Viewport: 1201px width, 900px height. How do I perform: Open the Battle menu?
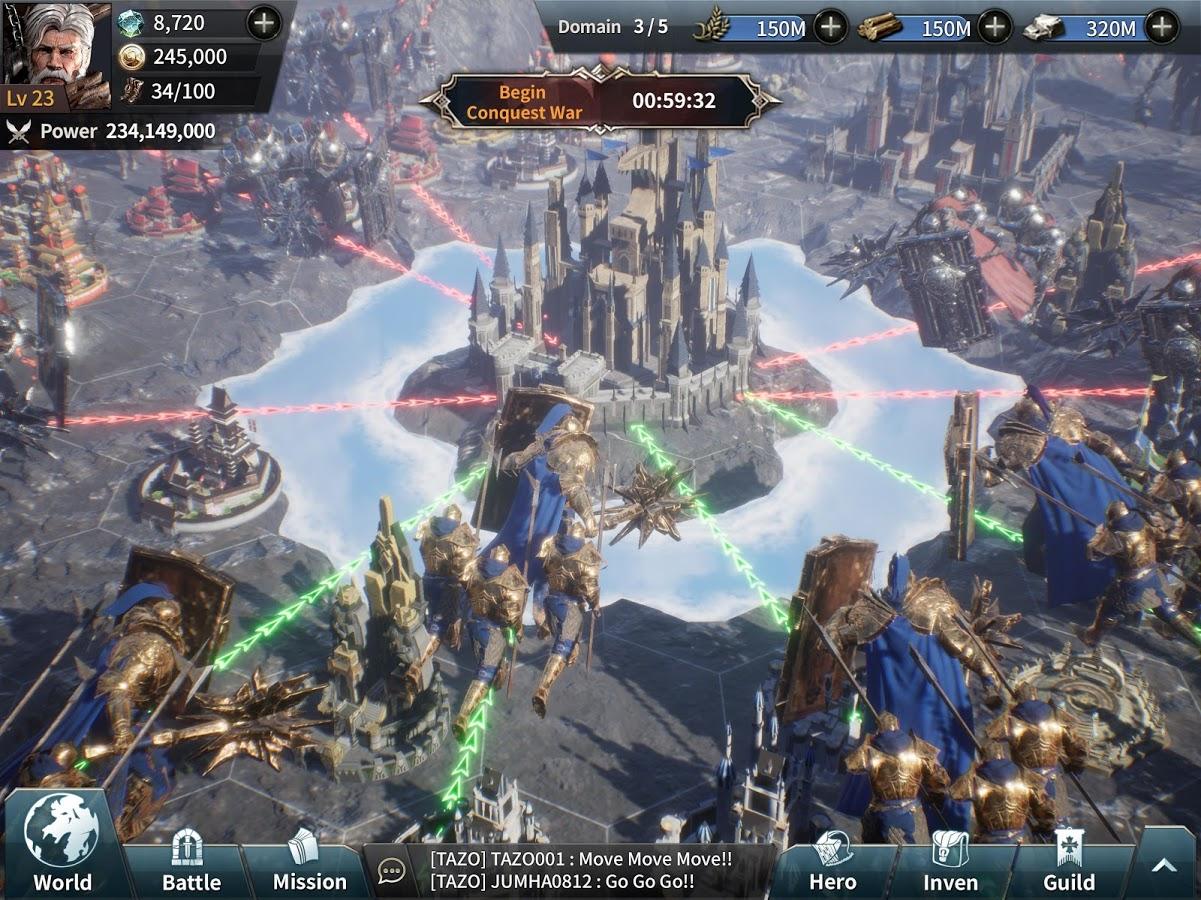click(x=190, y=862)
